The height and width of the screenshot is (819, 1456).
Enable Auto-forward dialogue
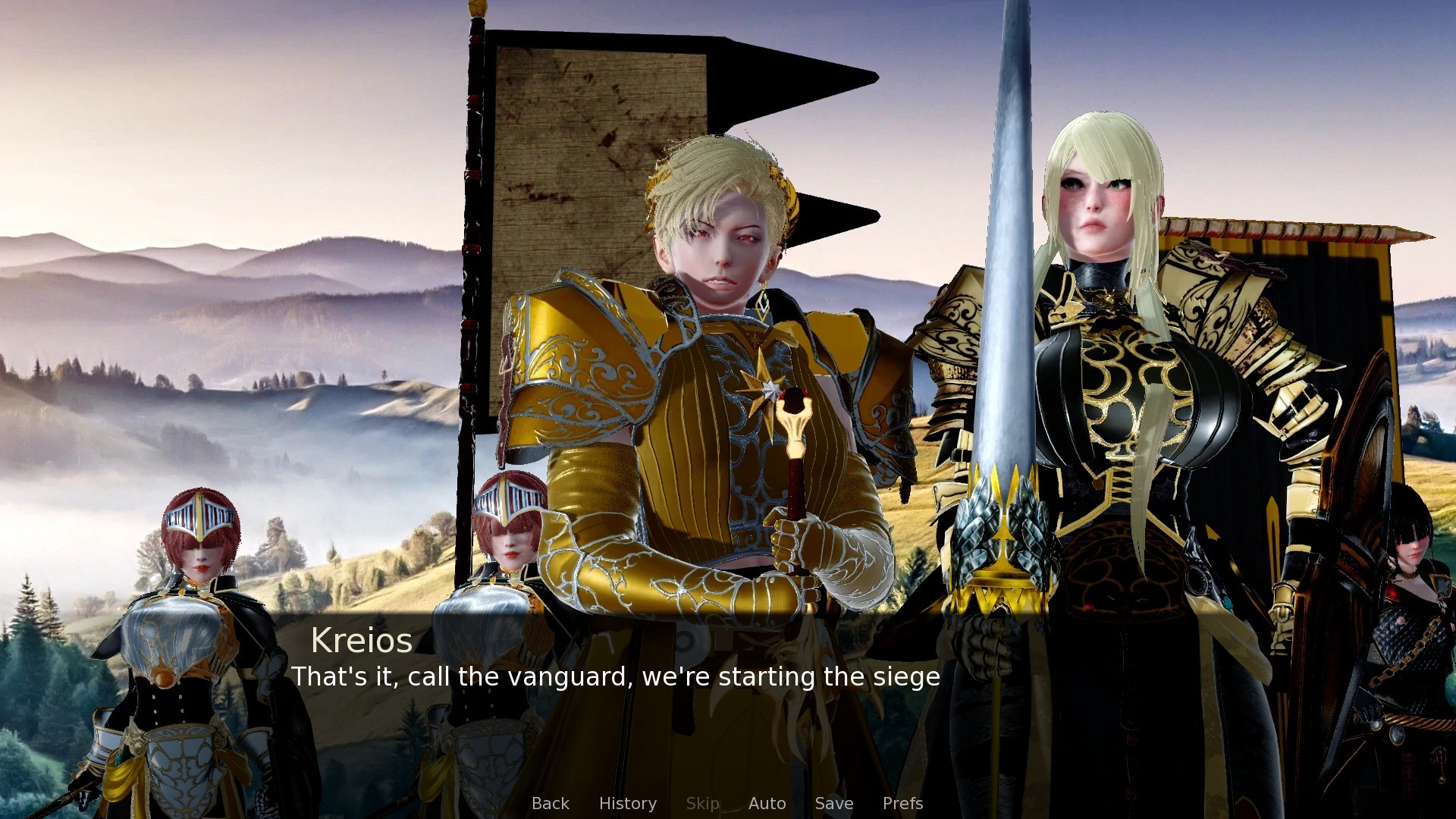767,803
